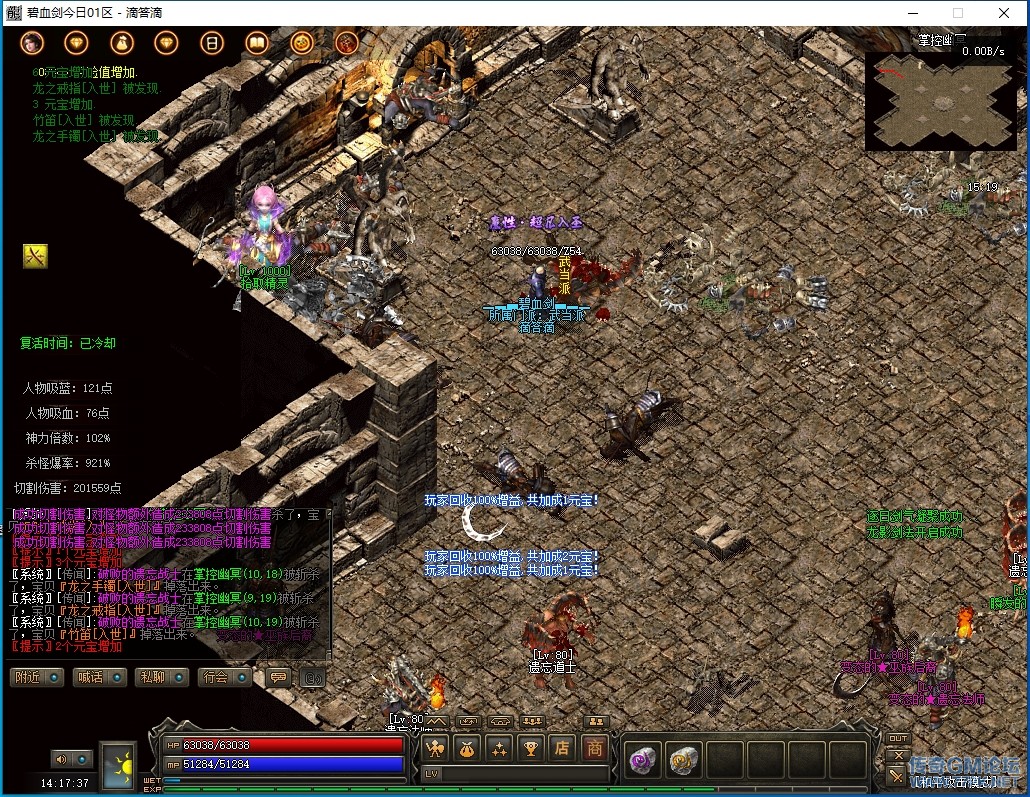Close the game window

point(1004,13)
